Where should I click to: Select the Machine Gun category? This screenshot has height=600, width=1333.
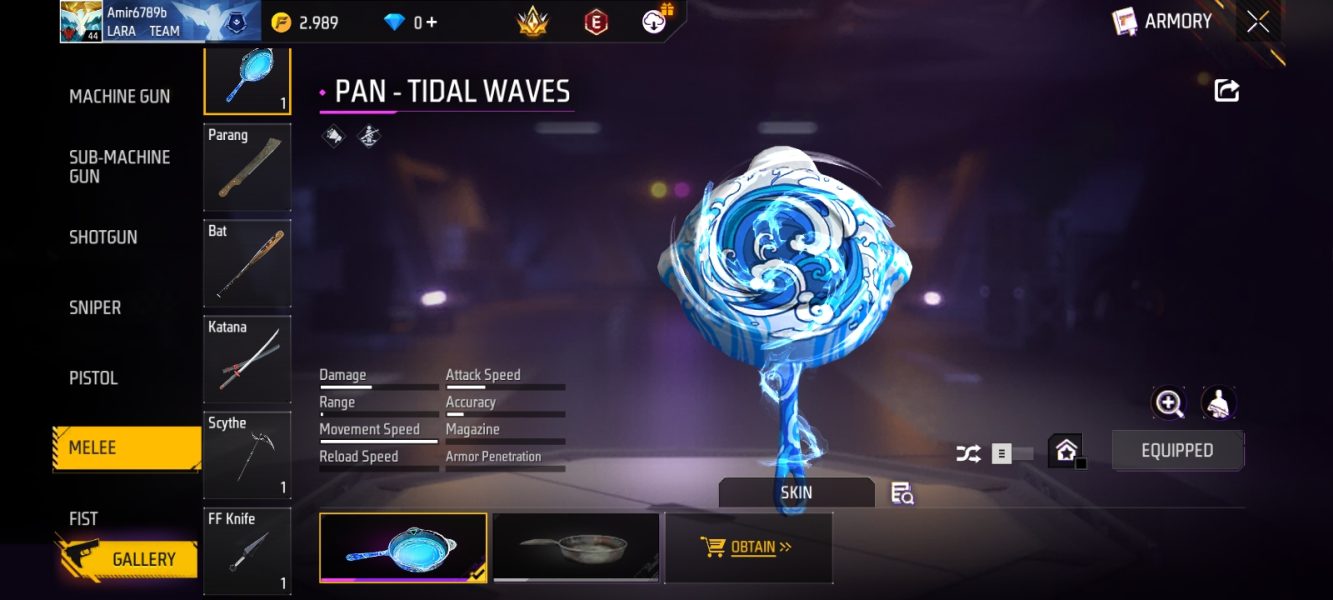(119, 97)
